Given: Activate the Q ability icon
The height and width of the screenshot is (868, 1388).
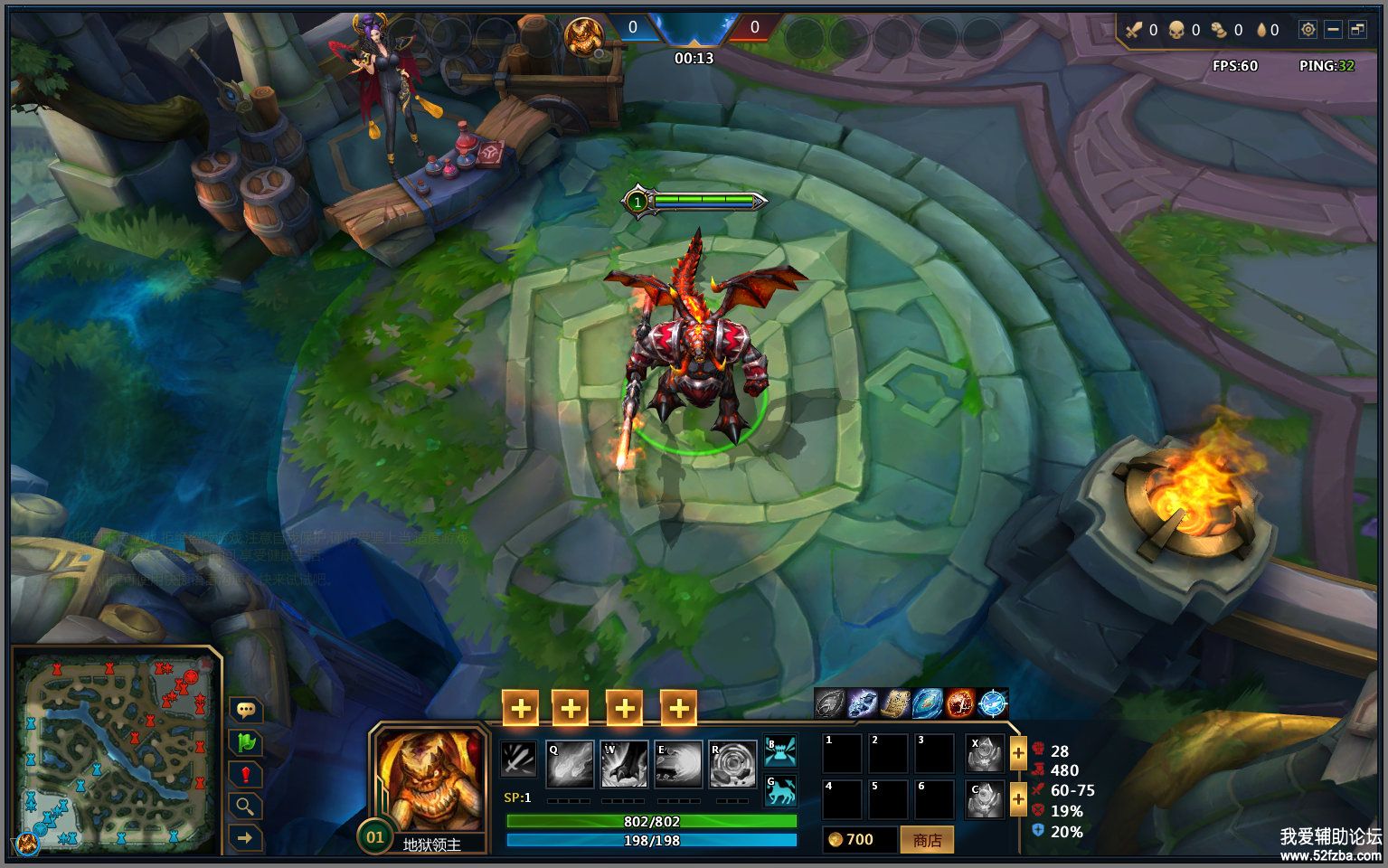Looking at the screenshot, I should pos(570,765).
